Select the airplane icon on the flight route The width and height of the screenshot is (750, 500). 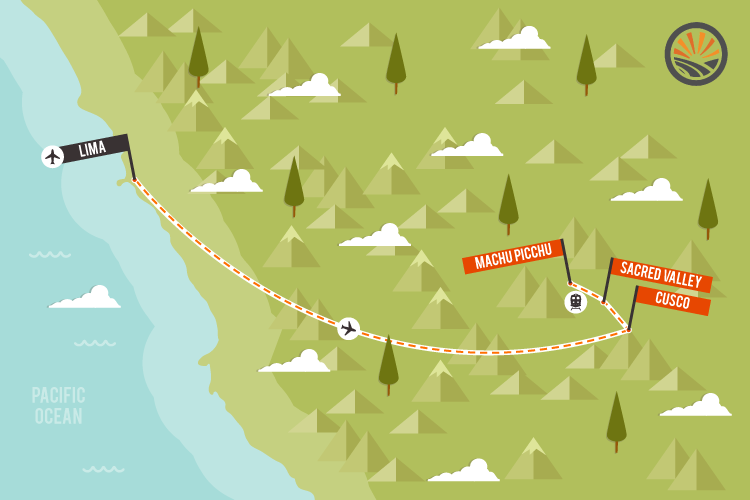[x=348, y=328]
